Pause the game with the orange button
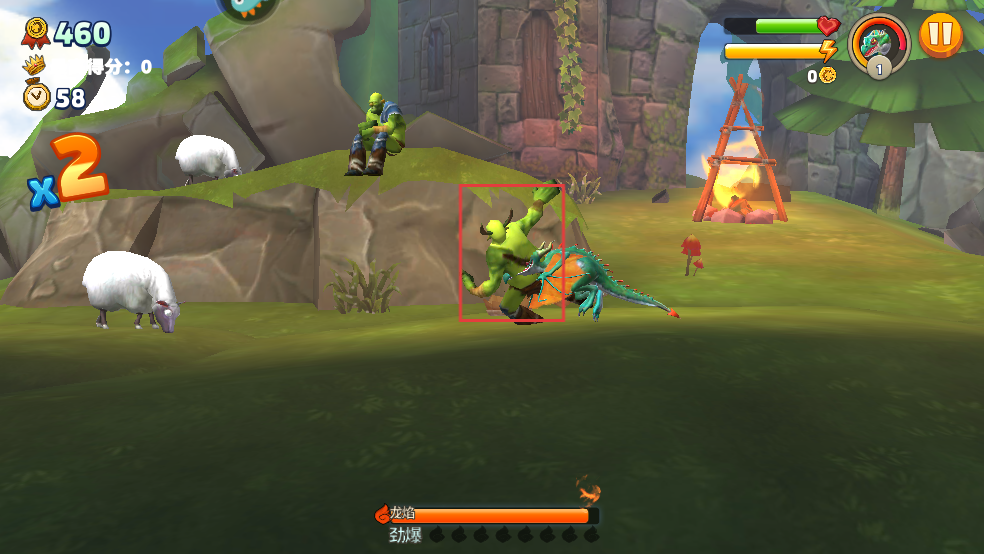This screenshot has height=554, width=984. (940, 34)
